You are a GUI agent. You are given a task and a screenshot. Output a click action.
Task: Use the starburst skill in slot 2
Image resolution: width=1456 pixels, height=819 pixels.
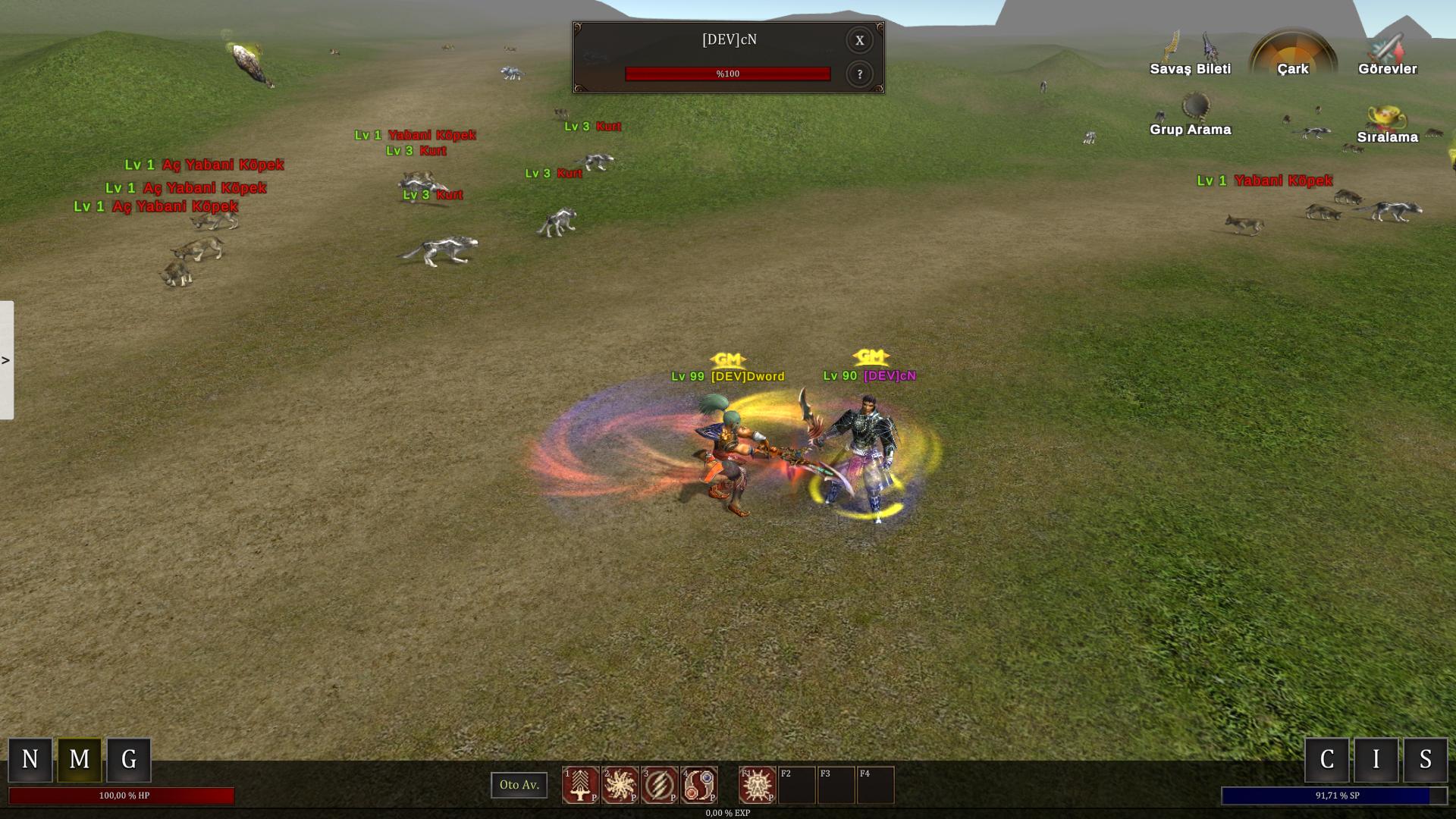pos(620,785)
